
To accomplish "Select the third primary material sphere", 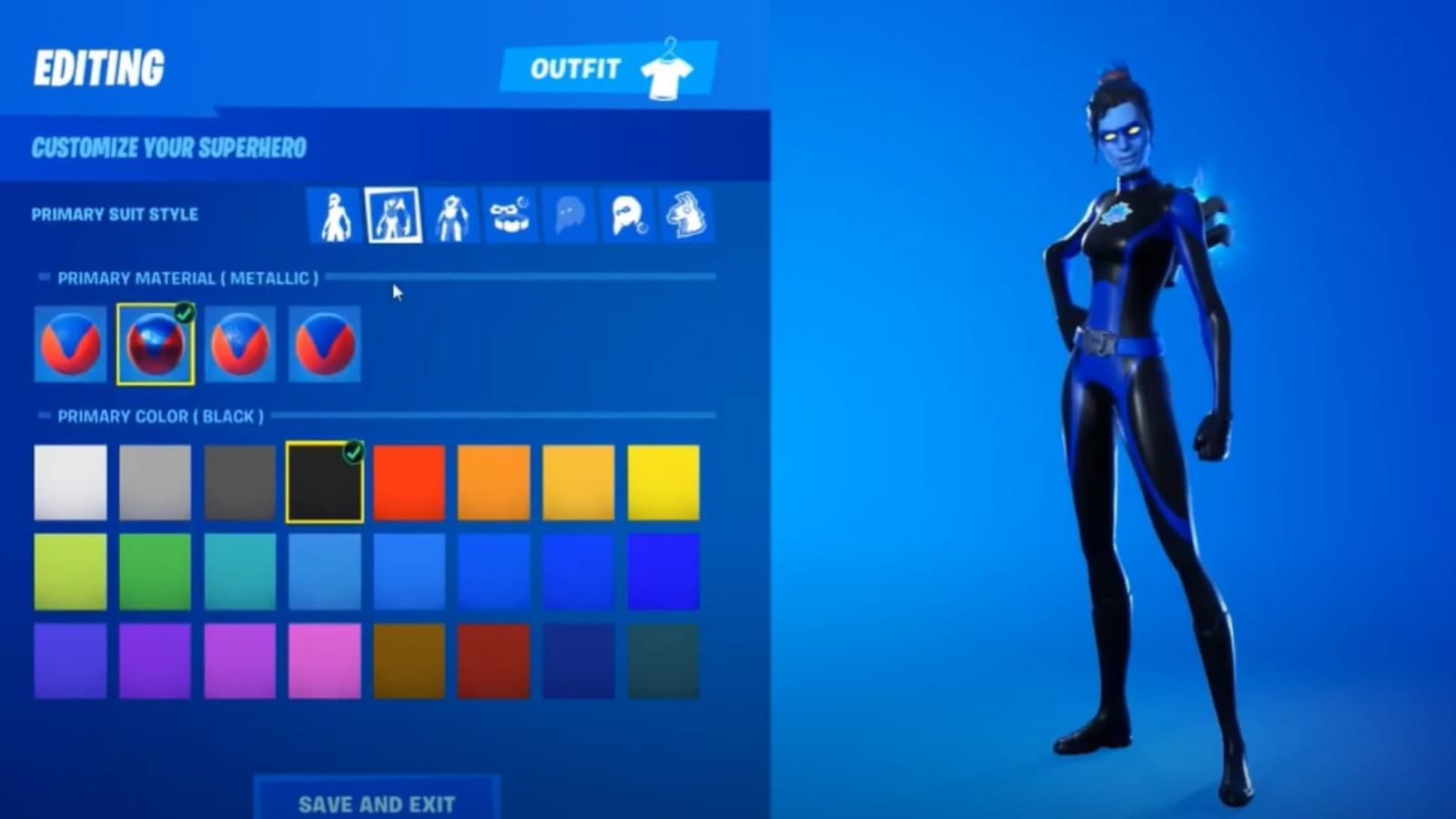I will pyautogui.click(x=239, y=344).
